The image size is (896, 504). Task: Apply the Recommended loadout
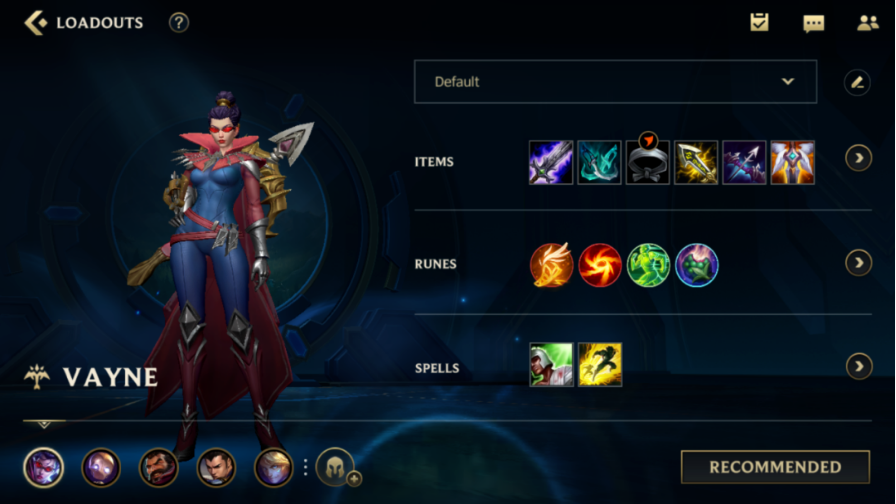pos(775,467)
